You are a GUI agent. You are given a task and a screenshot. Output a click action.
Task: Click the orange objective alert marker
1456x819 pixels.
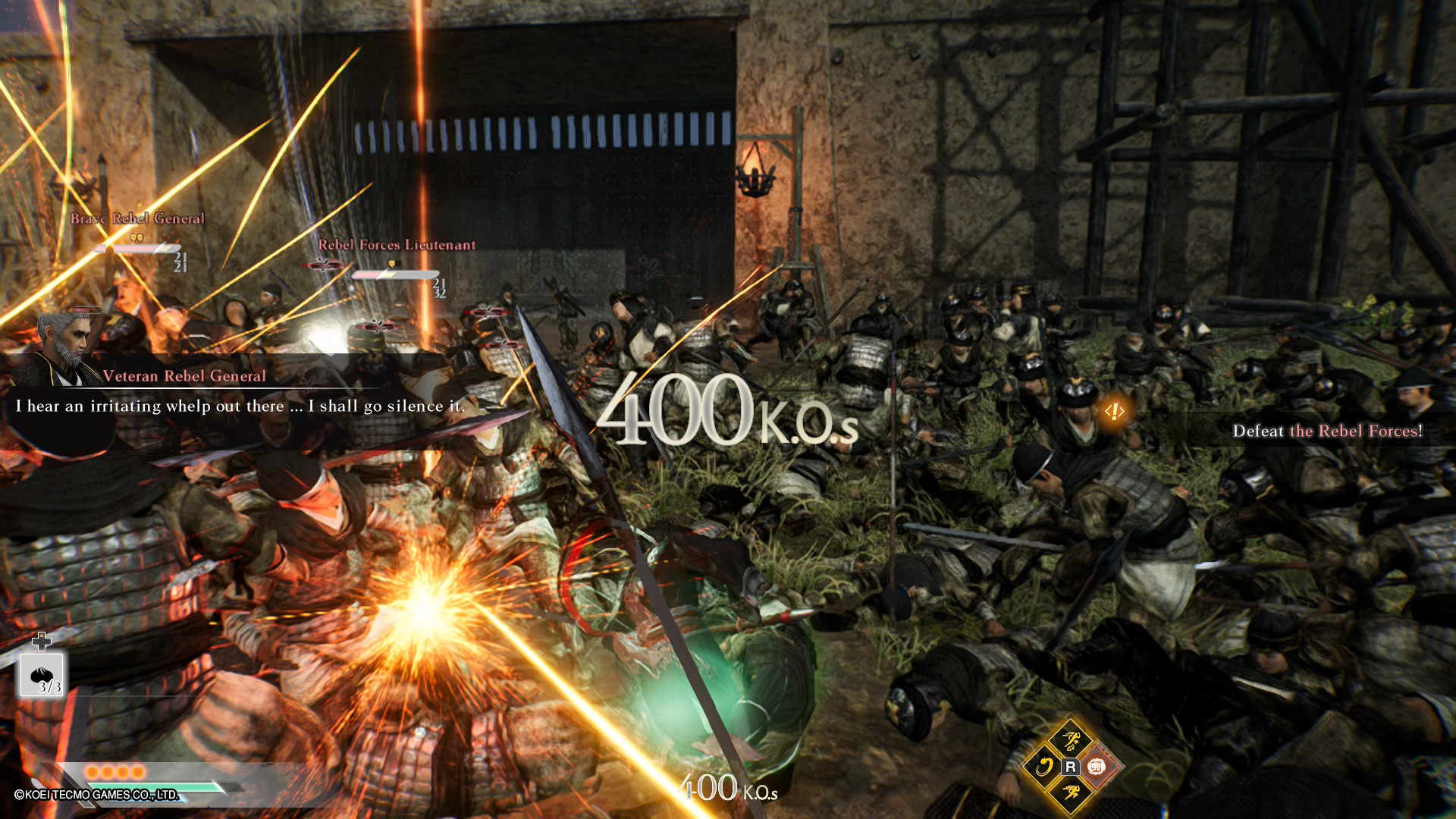pos(1114,412)
